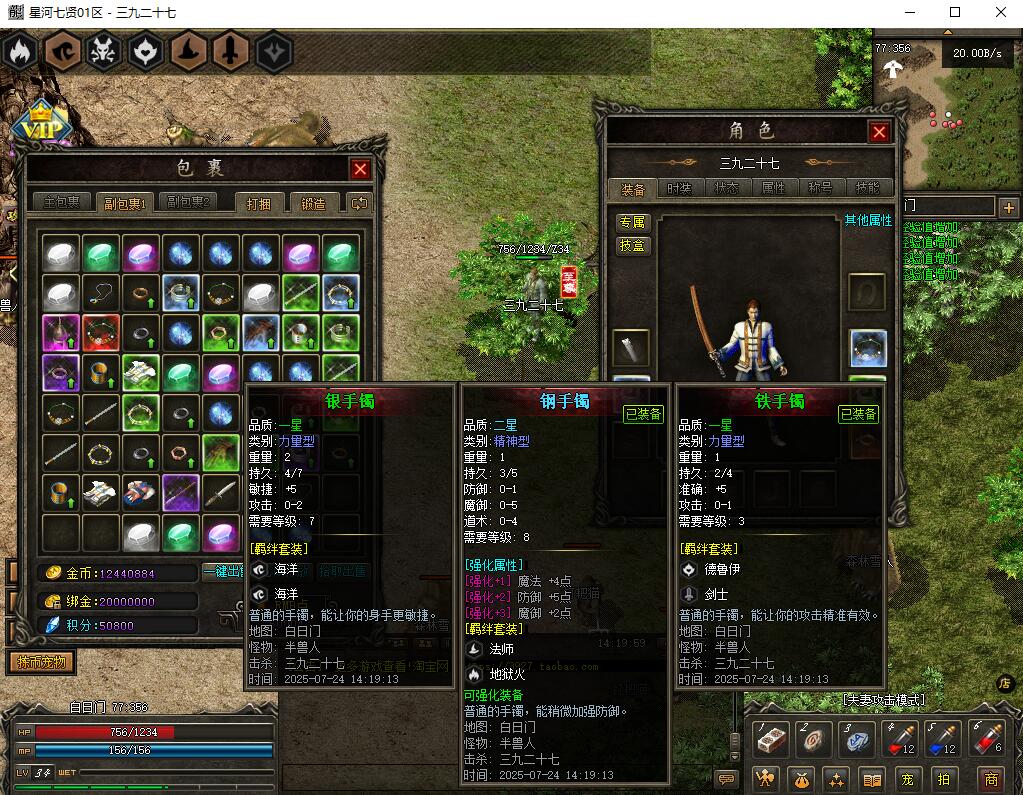Click the 专属 exclusive button

click(x=632, y=222)
